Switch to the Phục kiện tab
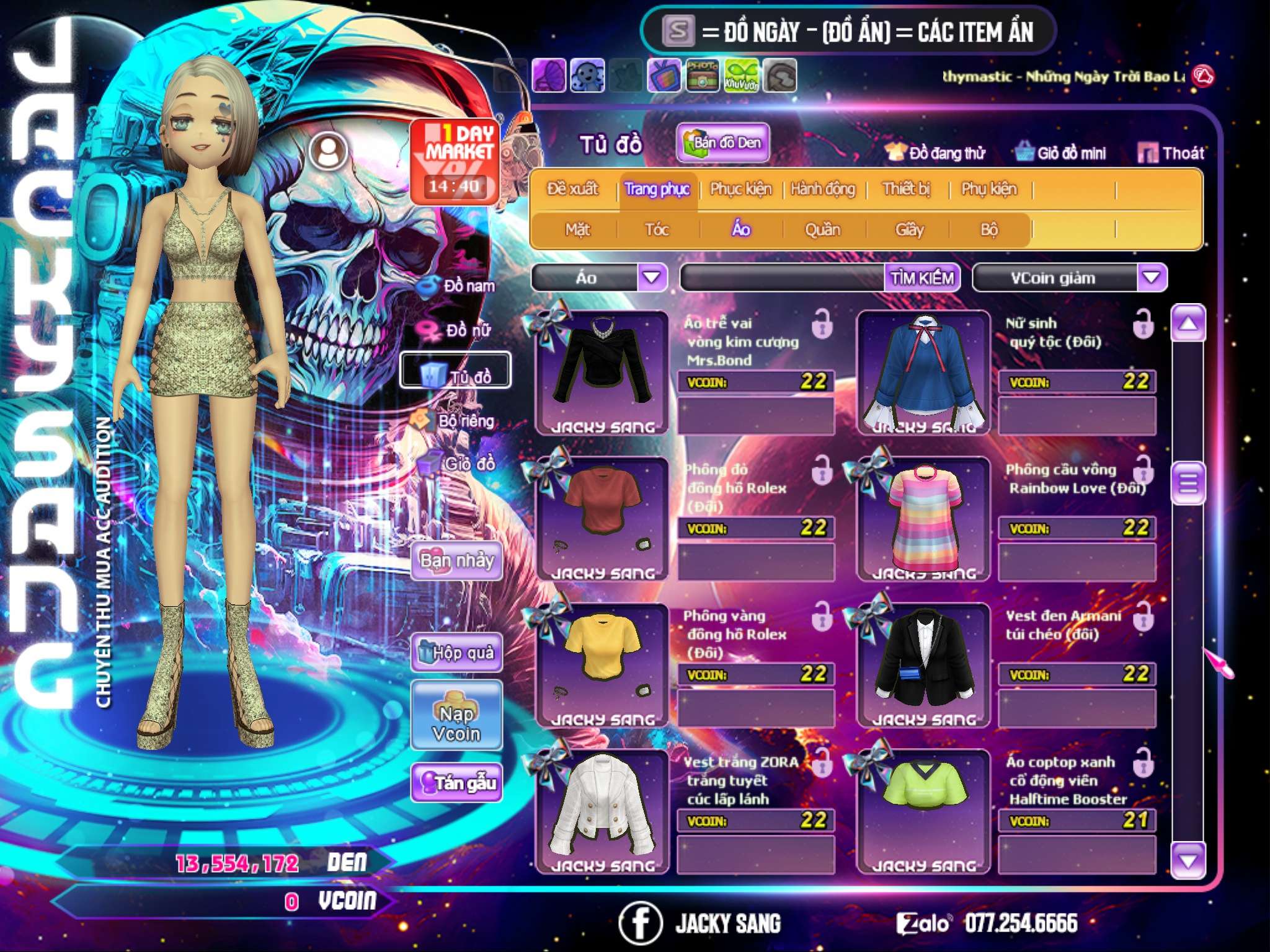 740,189
